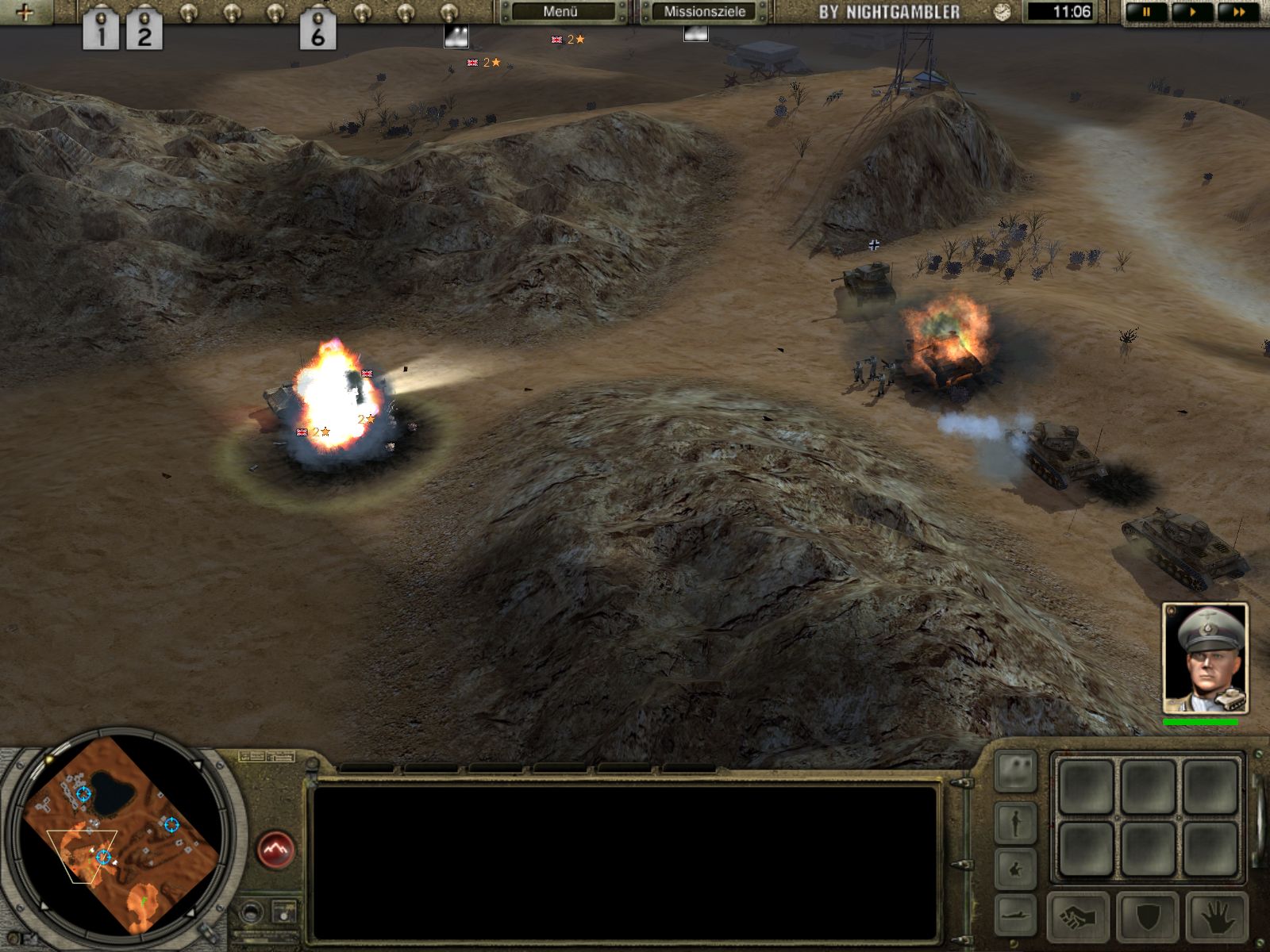Show the Missionsziele objectives
Image resolution: width=1270 pixels, height=952 pixels.
click(704, 12)
